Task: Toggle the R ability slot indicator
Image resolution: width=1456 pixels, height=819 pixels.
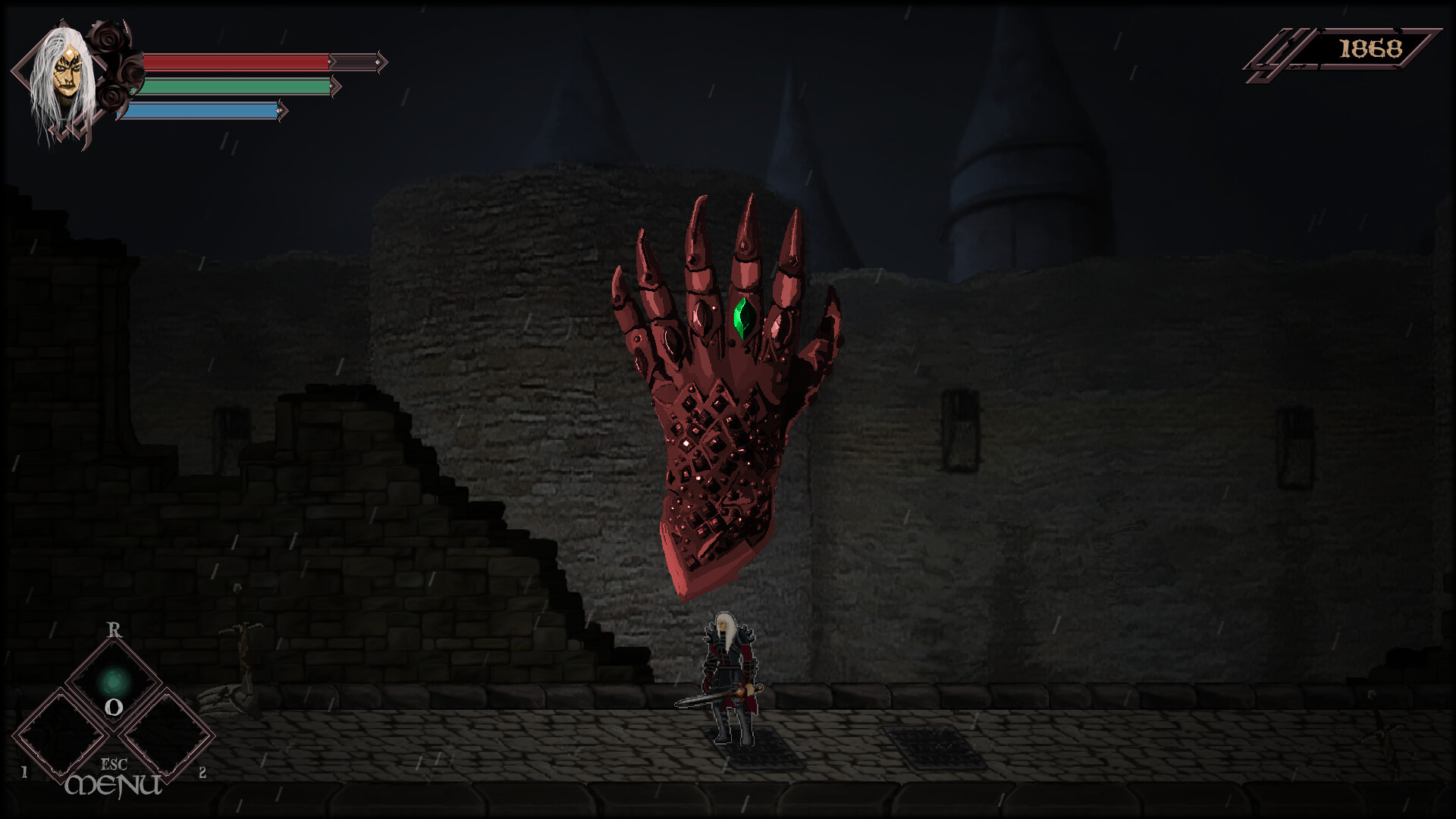Action: tap(112, 629)
